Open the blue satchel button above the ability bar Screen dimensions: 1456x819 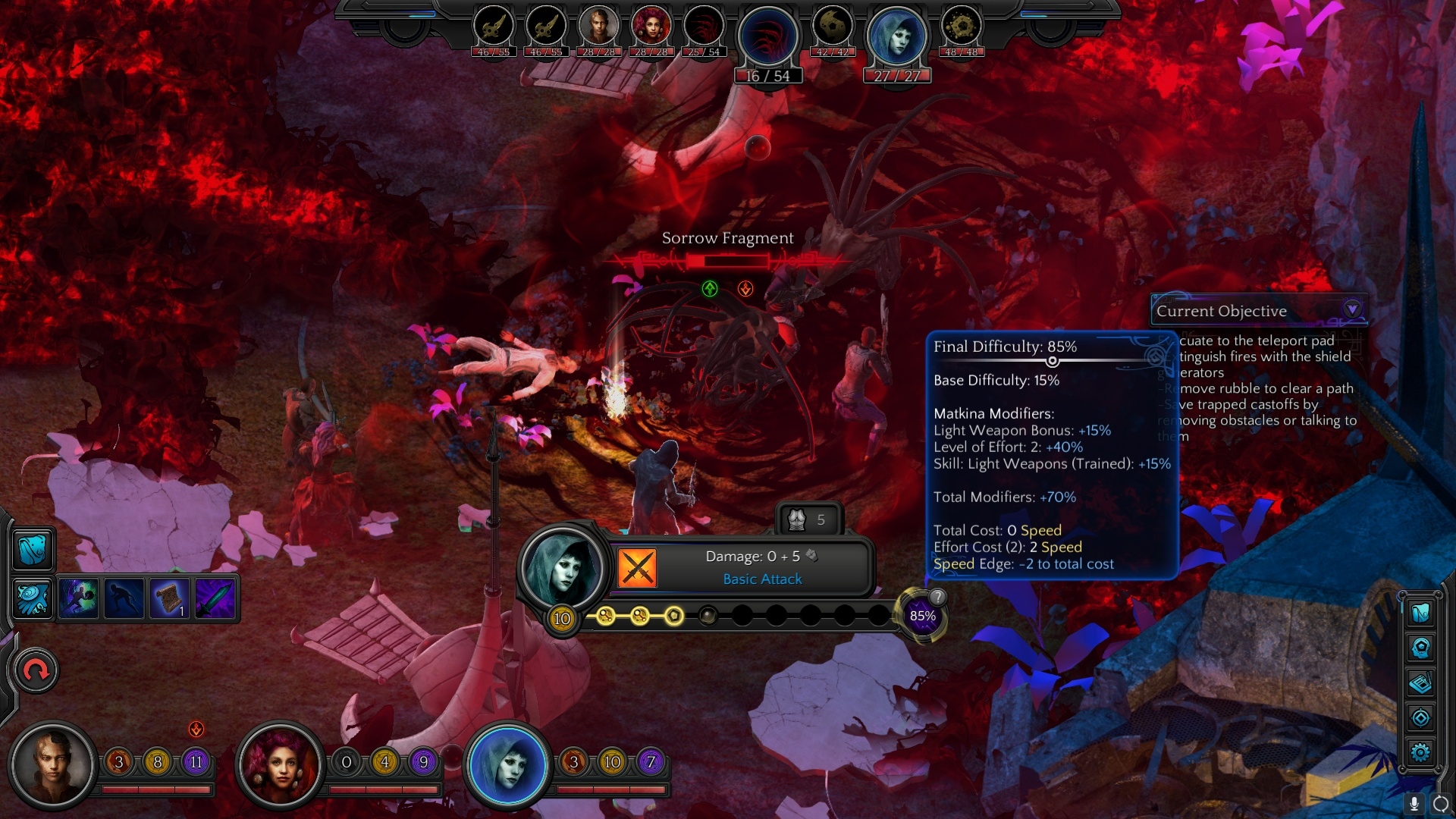(x=33, y=549)
